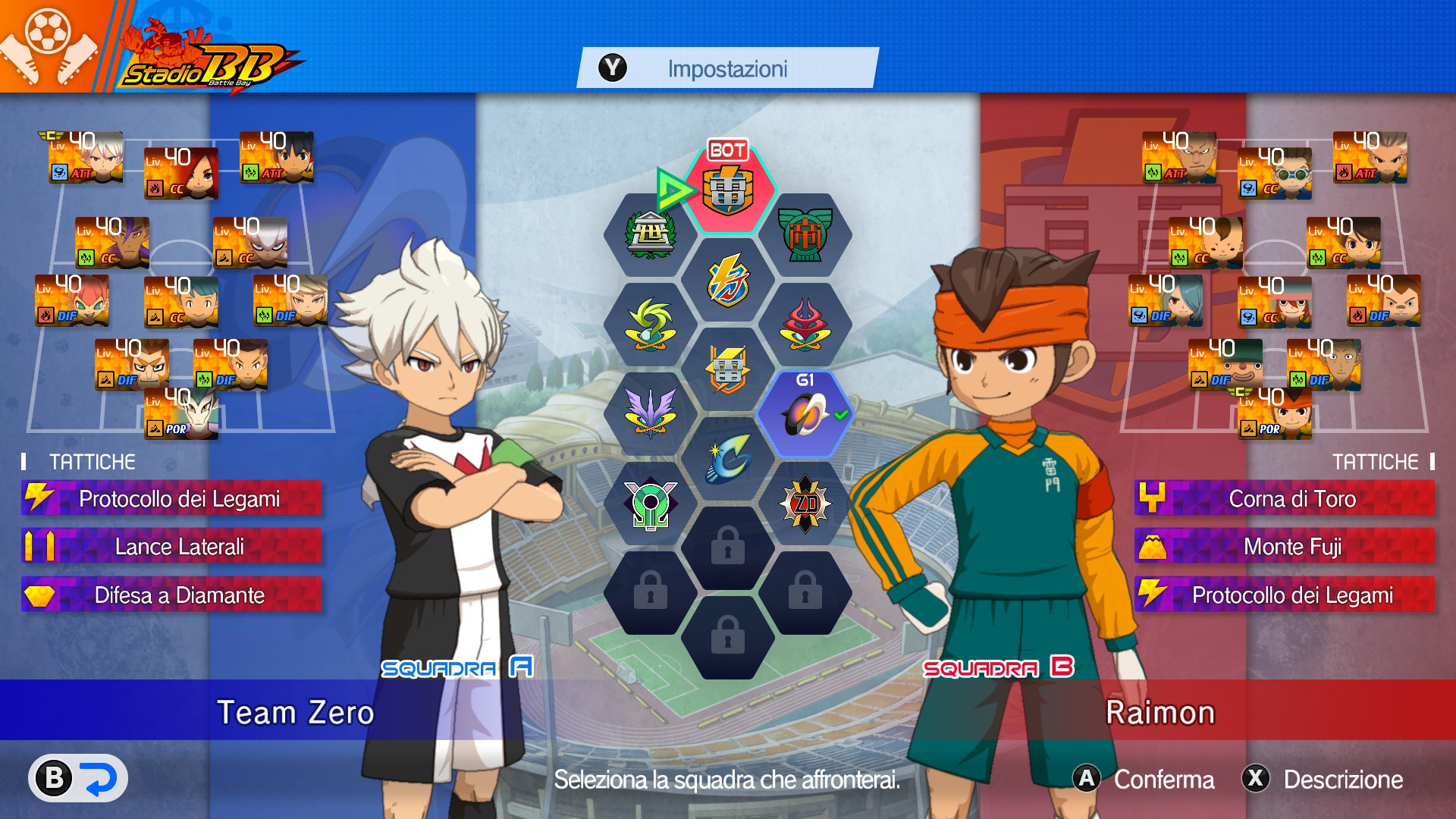Choose the Lance Laterali tactic
This screenshot has width=1456, height=819.
click(171, 547)
